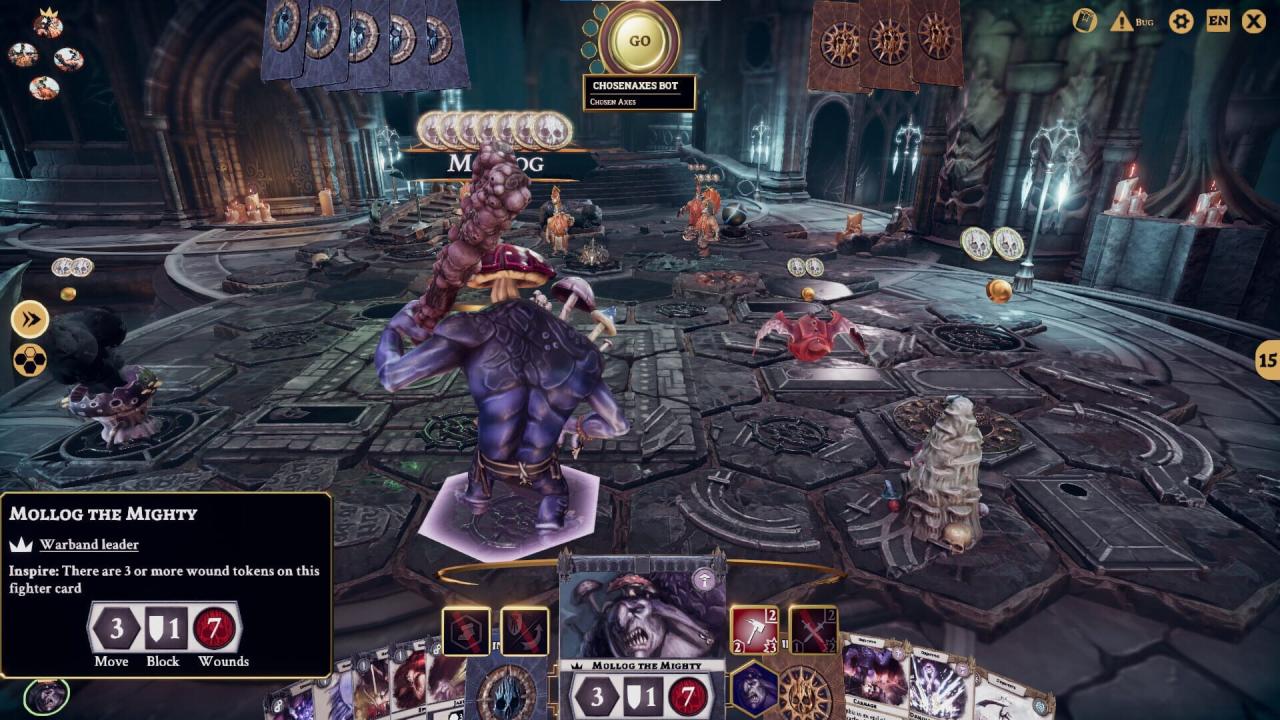Open the Warband leader link
The height and width of the screenshot is (720, 1280).
point(89,545)
